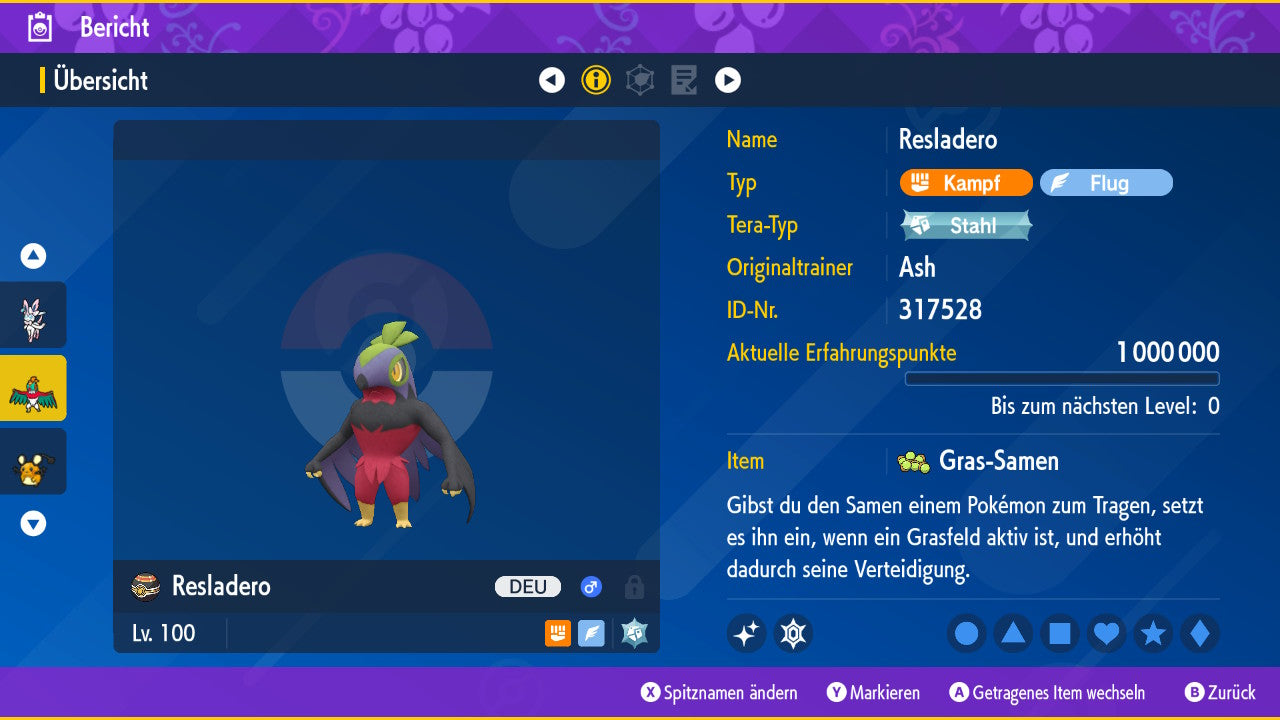Open the stats hexagon view icon

click(x=640, y=80)
